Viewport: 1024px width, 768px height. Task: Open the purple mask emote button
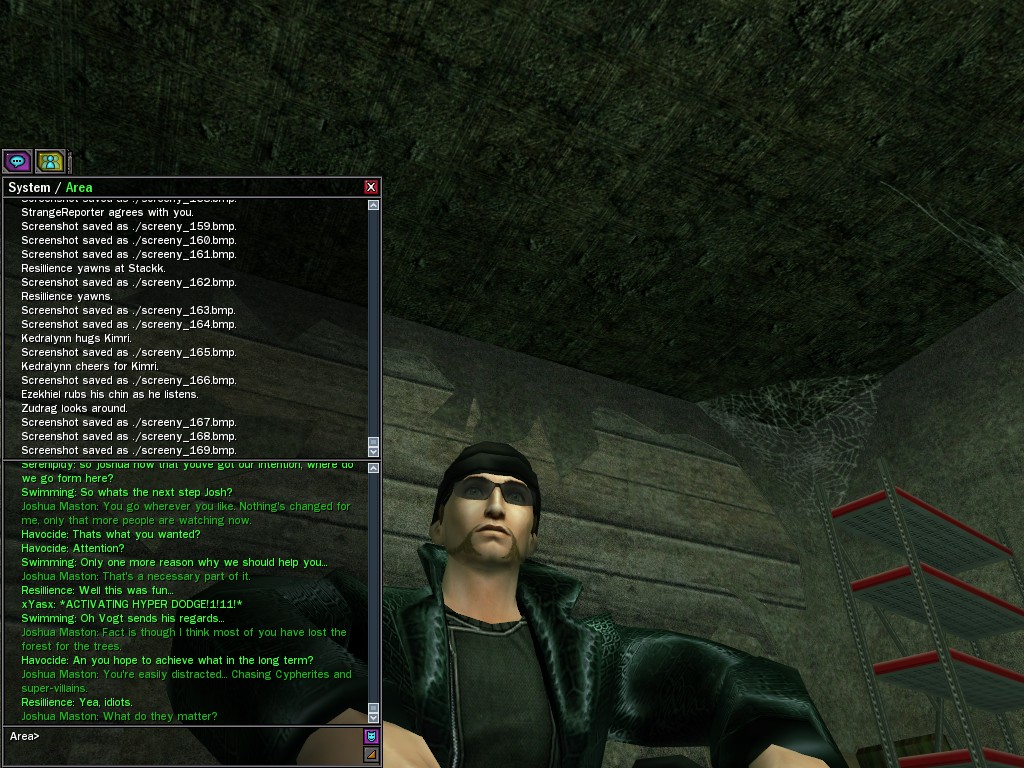(371, 736)
